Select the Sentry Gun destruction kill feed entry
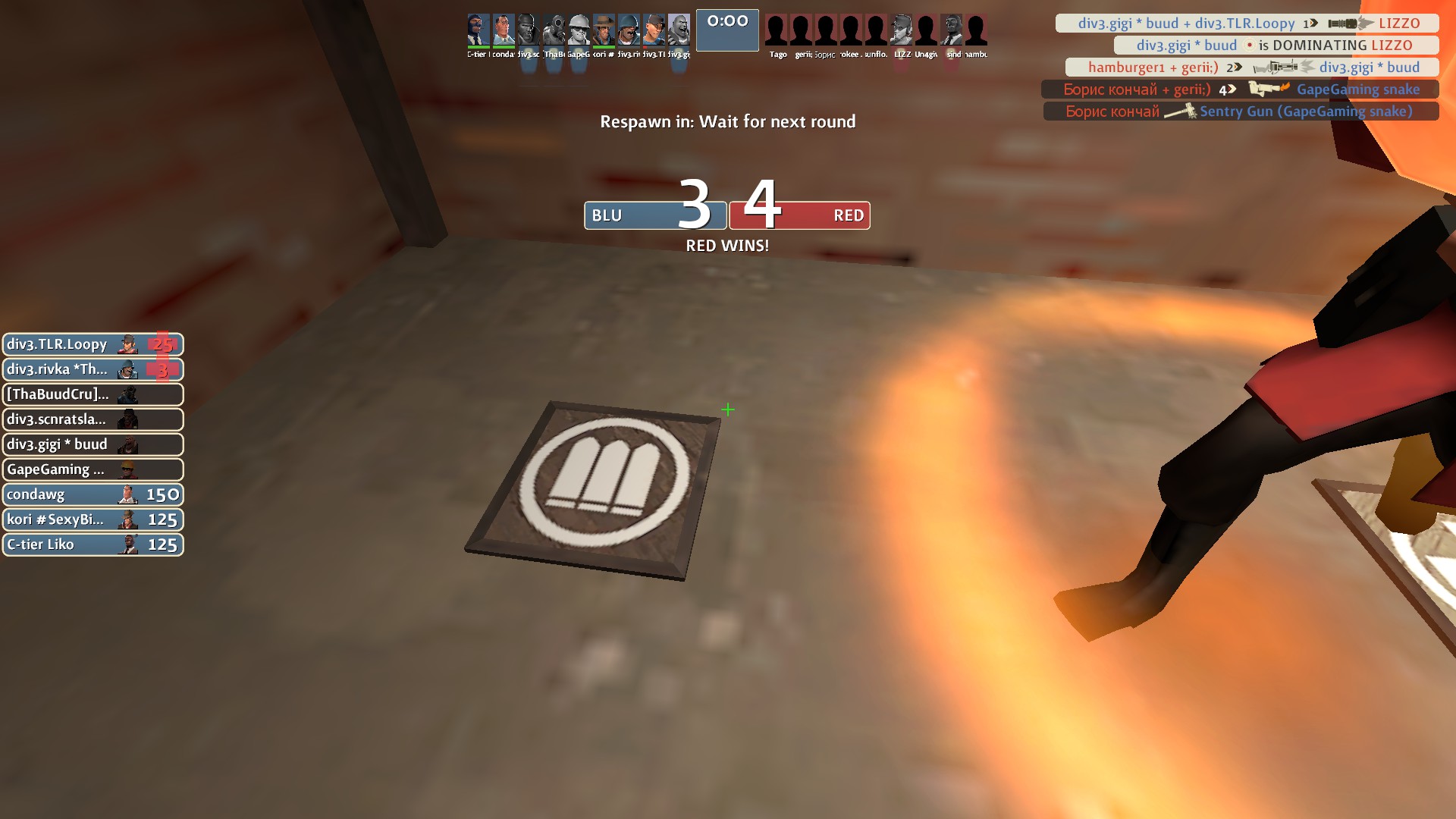Image resolution: width=1456 pixels, height=819 pixels. tap(1240, 111)
